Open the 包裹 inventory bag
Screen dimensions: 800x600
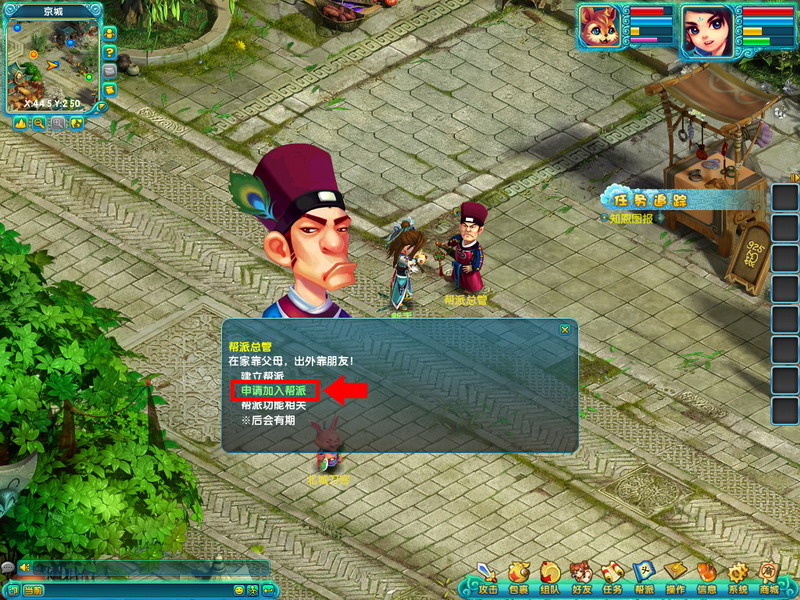coord(518,577)
